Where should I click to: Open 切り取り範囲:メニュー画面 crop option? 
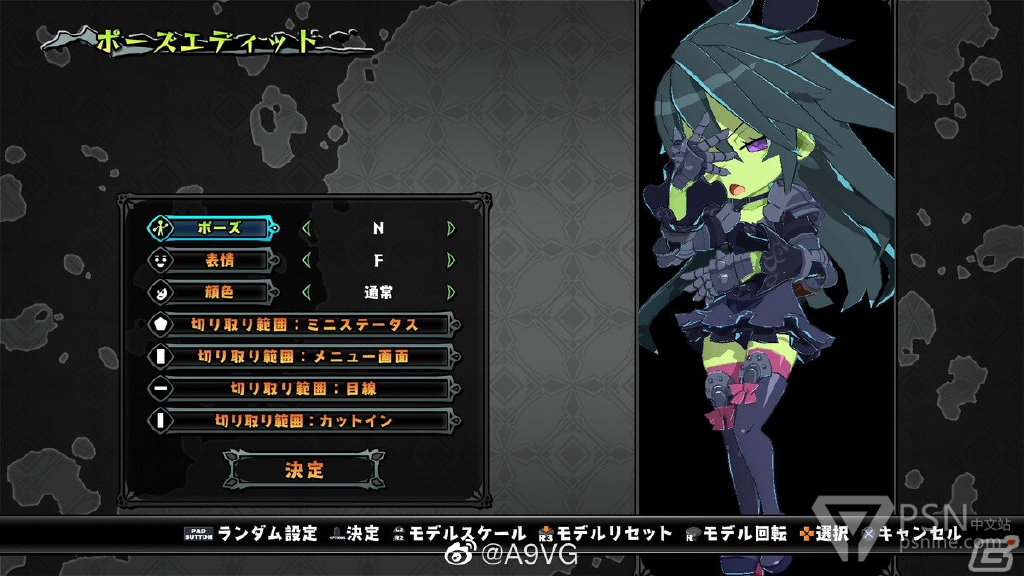point(304,356)
